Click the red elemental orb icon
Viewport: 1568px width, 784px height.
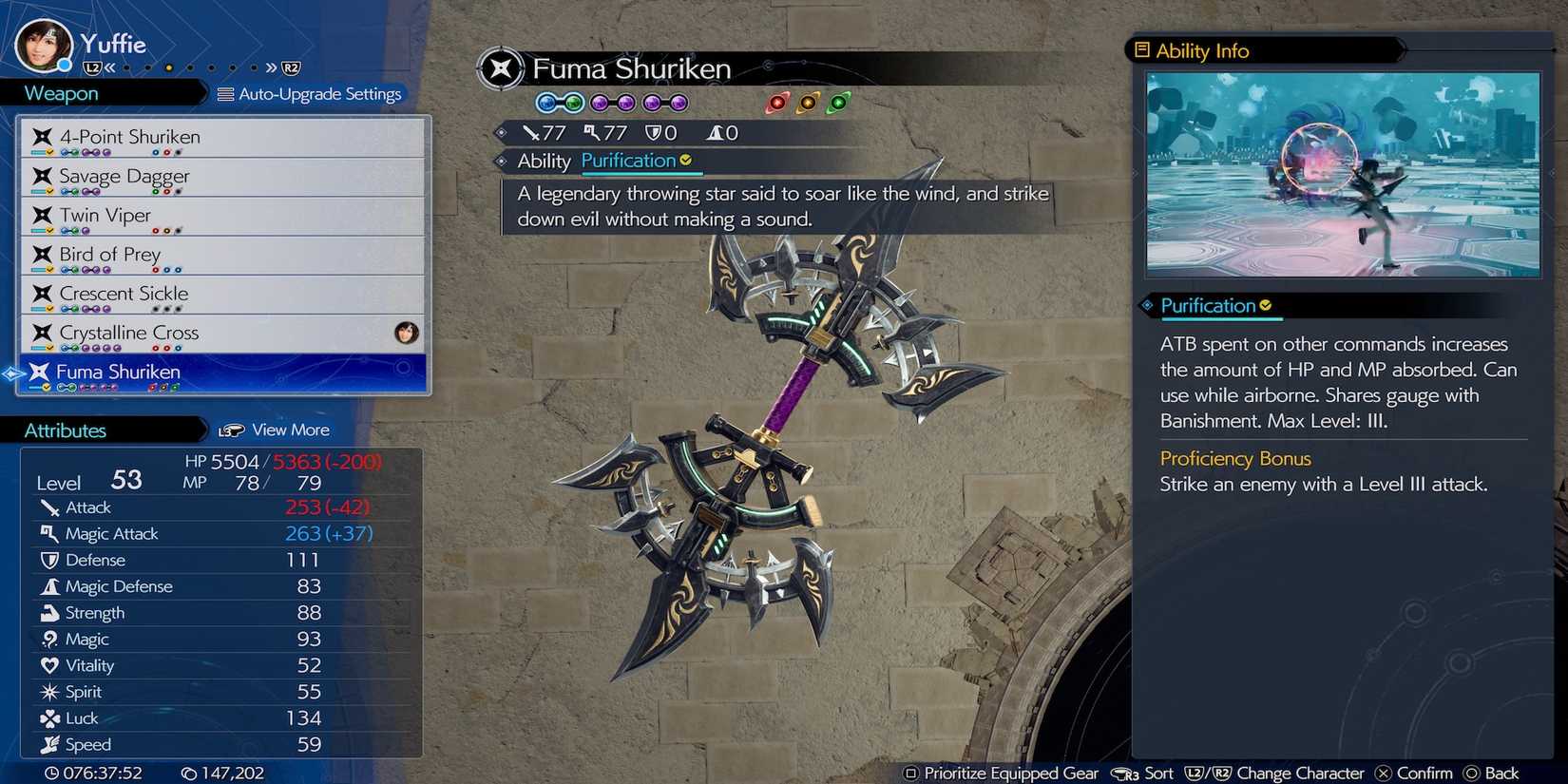pos(778,103)
